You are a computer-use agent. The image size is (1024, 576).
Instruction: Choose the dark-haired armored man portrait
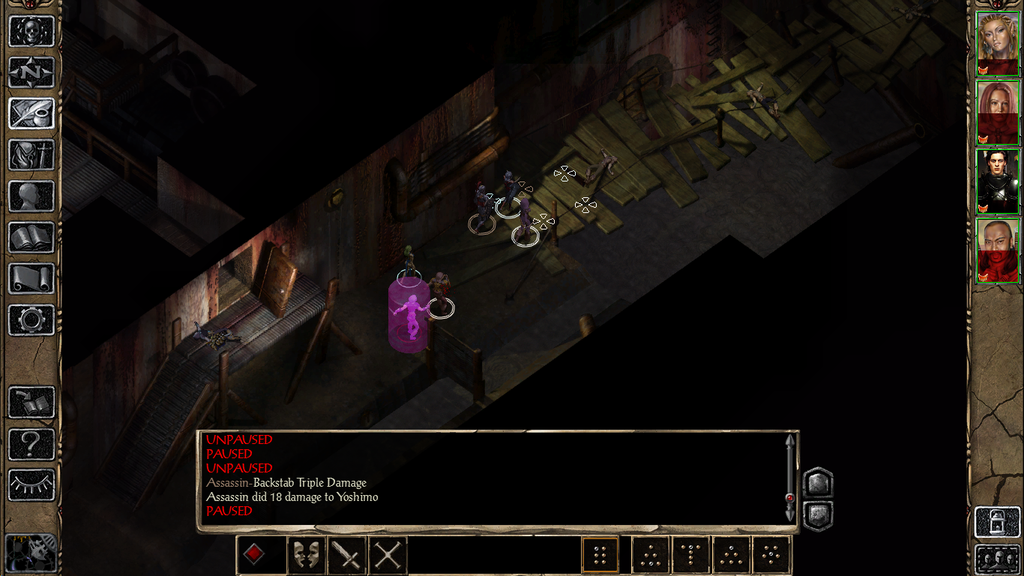point(997,181)
